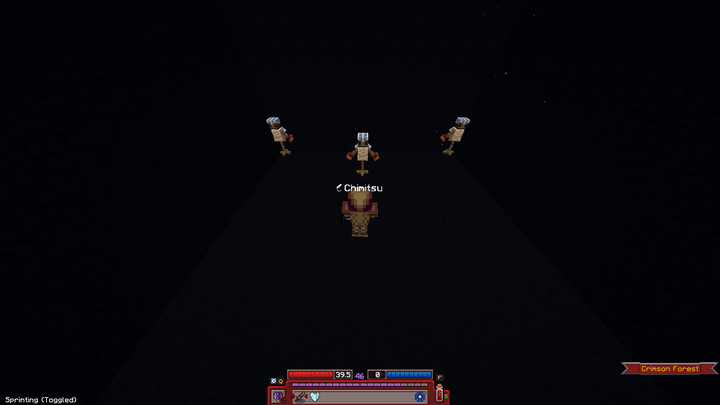Image resolution: width=720 pixels, height=405 pixels.
Task: Select the blue round orb hotbar slot
Action: pos(420,397)
